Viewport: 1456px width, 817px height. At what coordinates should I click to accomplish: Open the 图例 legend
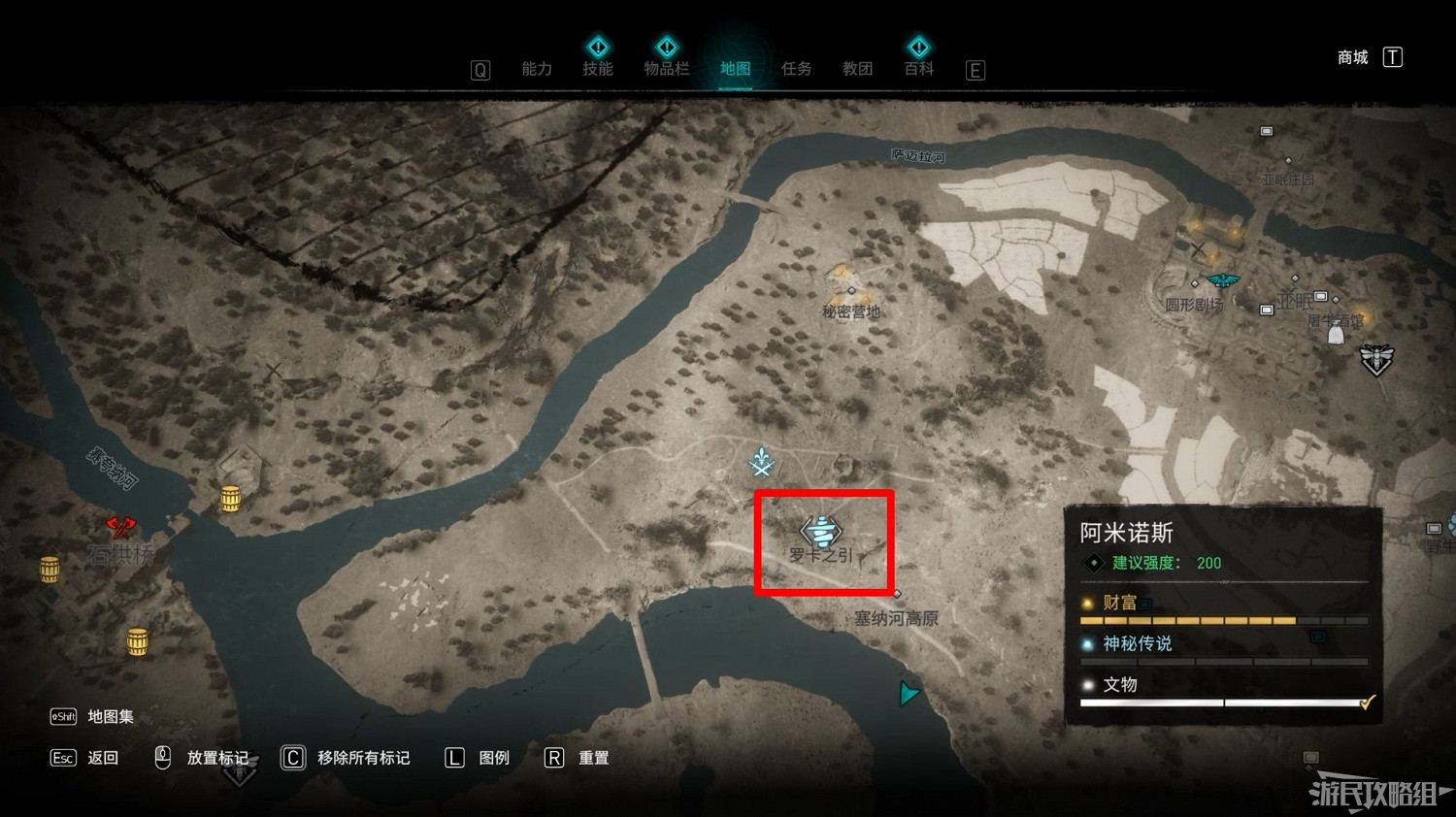click(x=493, y=758)
